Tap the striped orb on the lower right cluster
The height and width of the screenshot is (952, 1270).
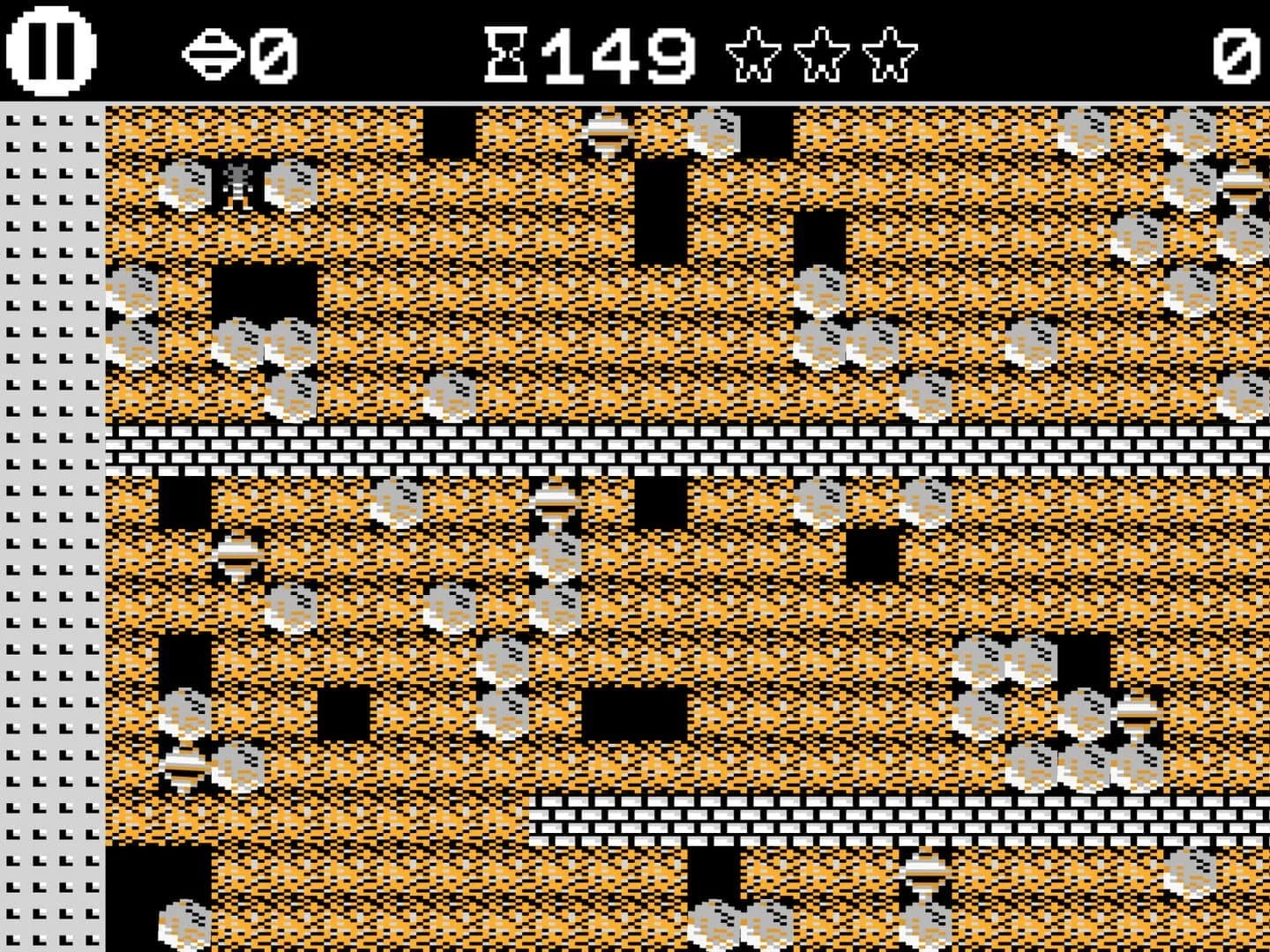pyautogui.click(x=1138, y=718)
